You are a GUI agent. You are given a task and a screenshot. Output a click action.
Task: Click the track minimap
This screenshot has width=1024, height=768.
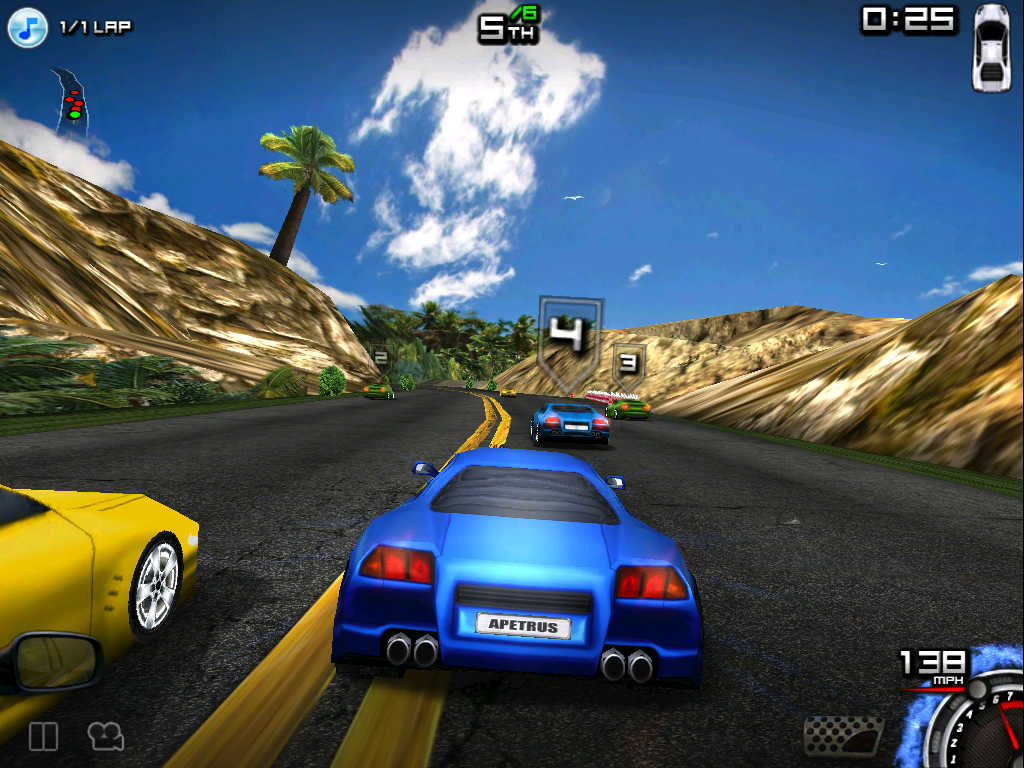click(x=72, y=100)
